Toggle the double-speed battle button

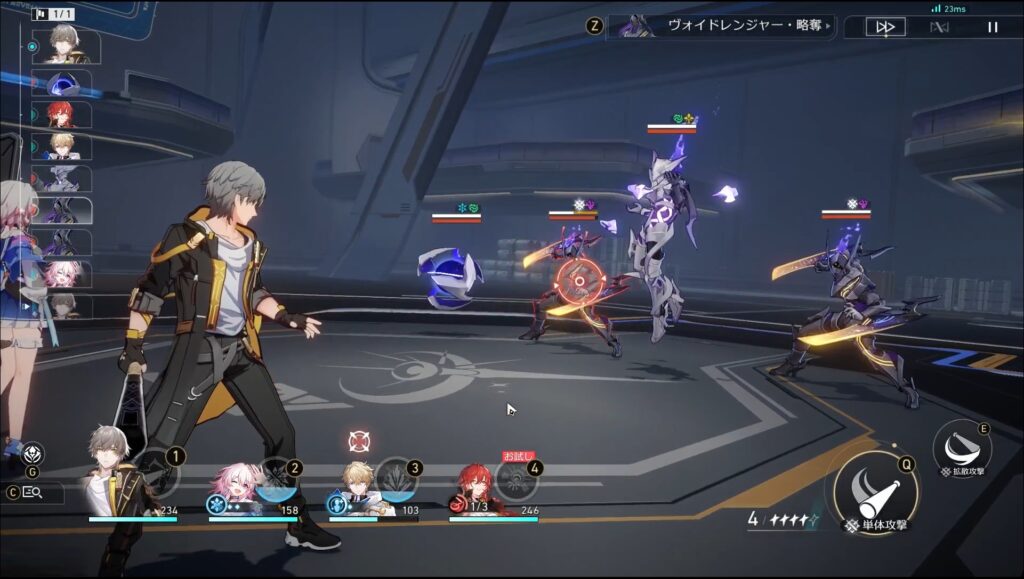885,27
